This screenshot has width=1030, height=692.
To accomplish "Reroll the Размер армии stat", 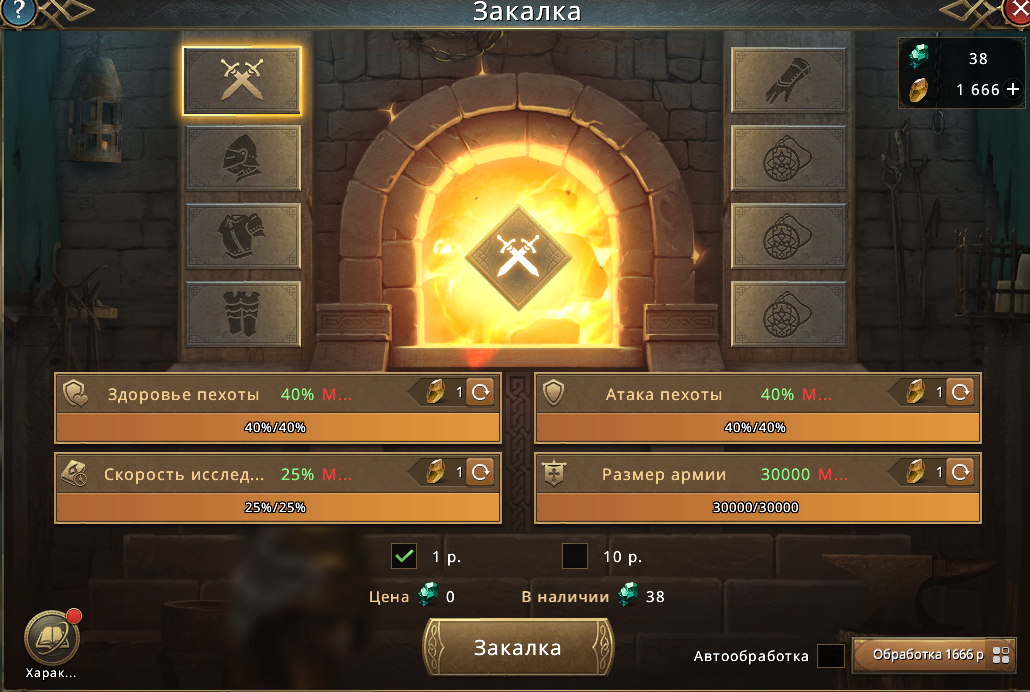I will pyautogui.click(x=960, y=472).
